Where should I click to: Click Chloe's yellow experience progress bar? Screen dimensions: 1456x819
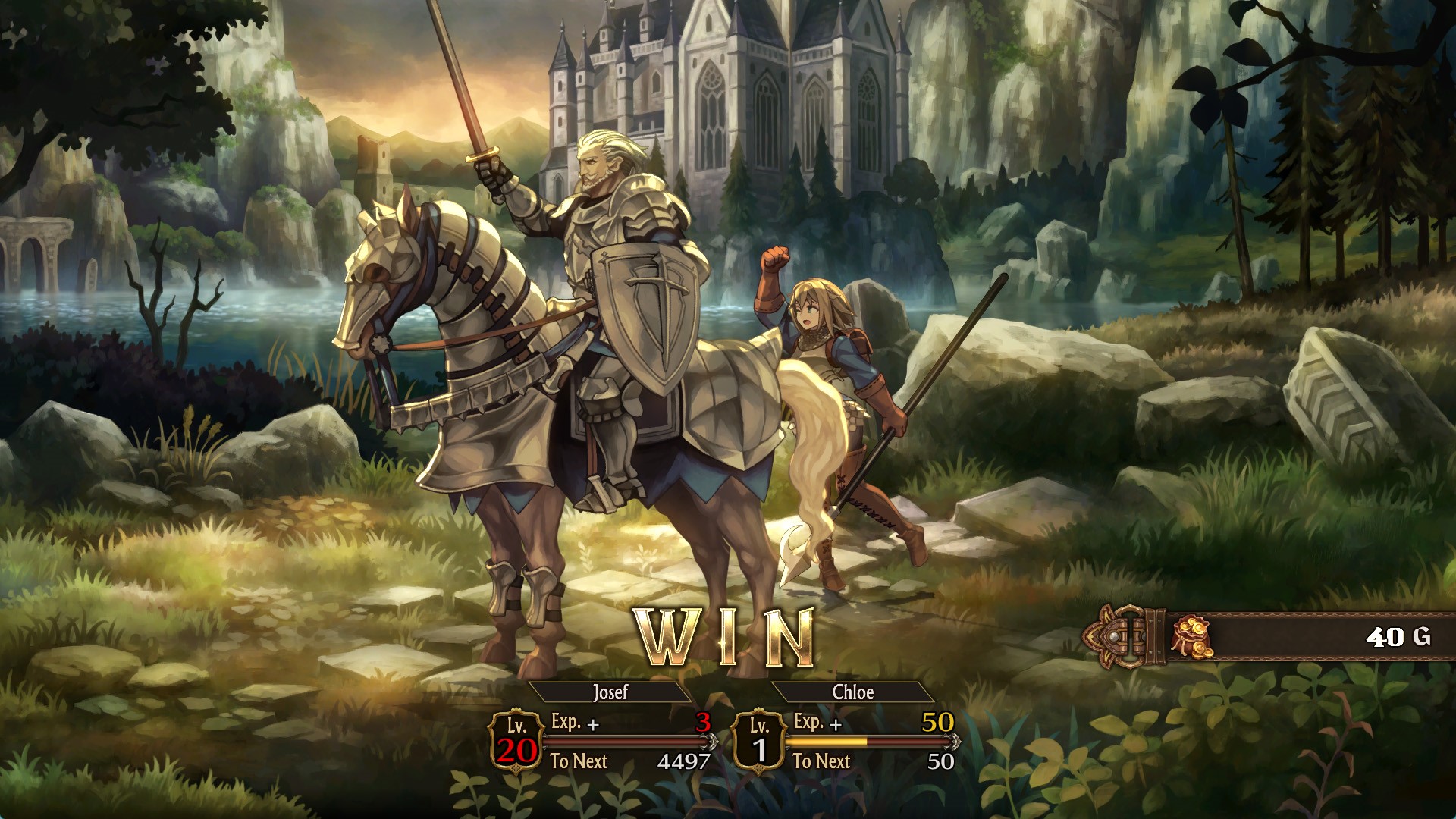(x=827, y=742)
